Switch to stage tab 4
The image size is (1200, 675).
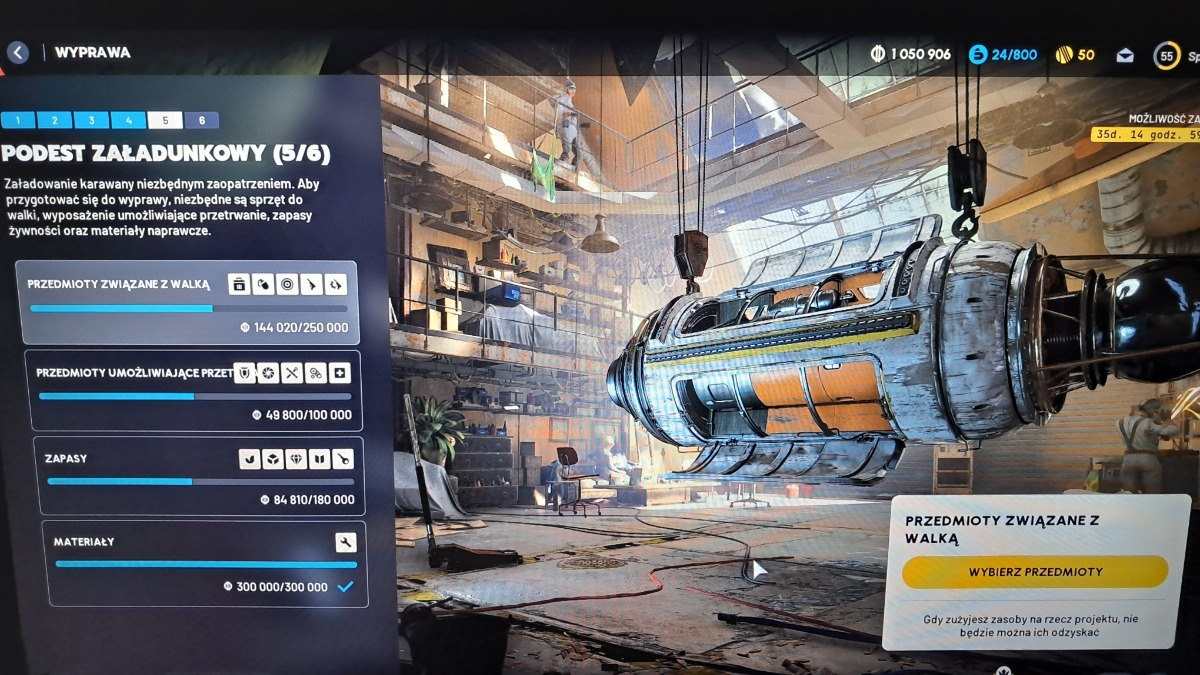coord(128,121)
